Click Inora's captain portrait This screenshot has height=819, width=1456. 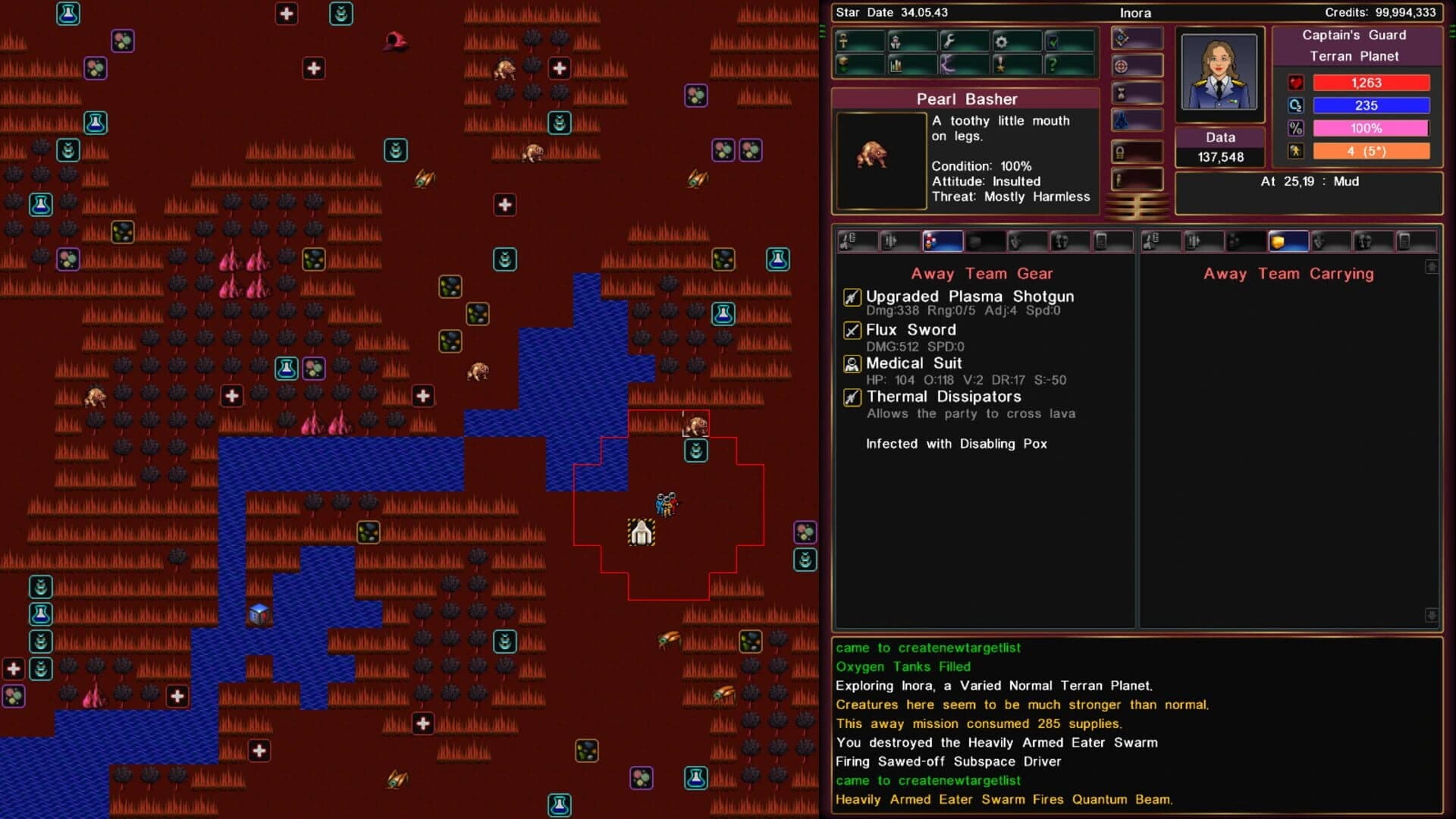(x=1219, y=72)
